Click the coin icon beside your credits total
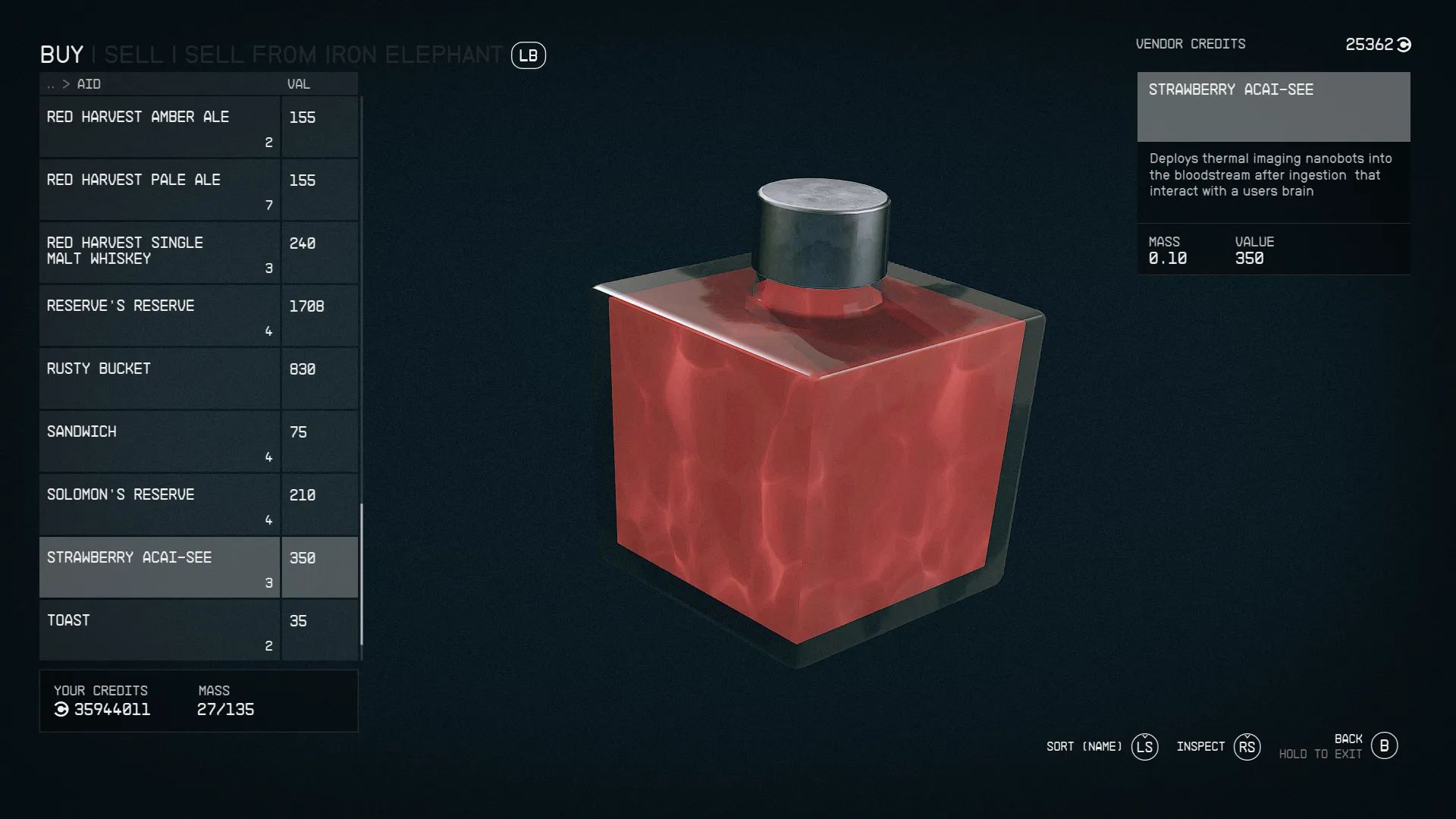Image resolution: width=1456 pixels, height=819 pixels. click(61, 710)
